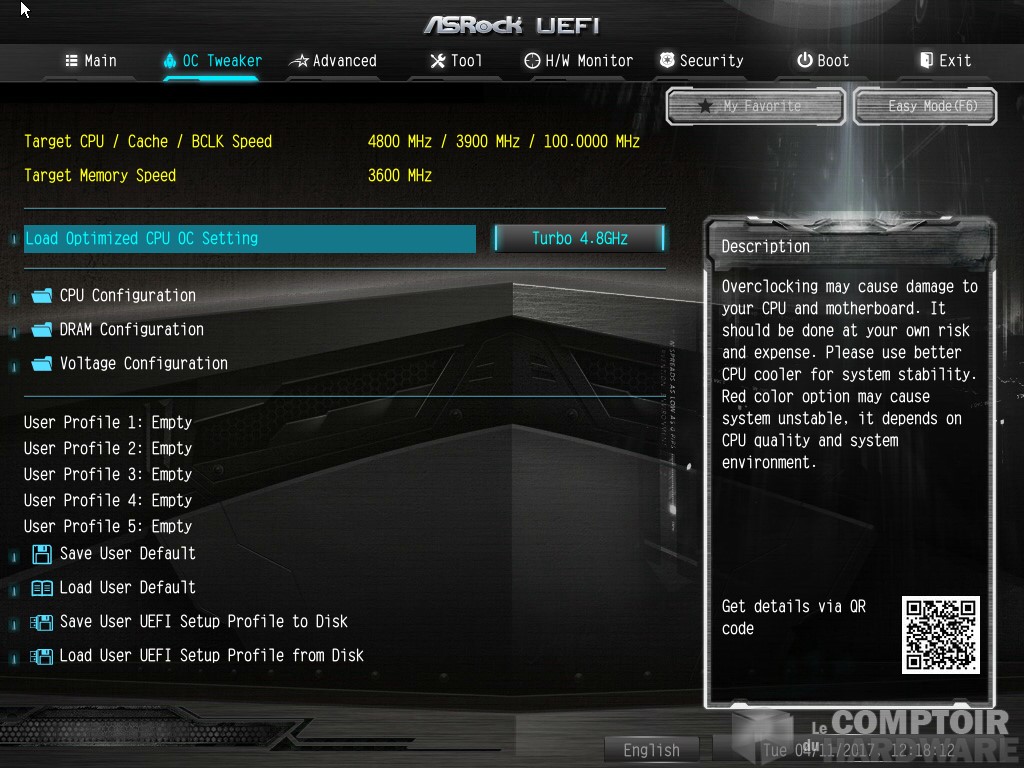Open the CPU Configuration folder
The image size is (1024, 768).
click(x=127, y=296)
